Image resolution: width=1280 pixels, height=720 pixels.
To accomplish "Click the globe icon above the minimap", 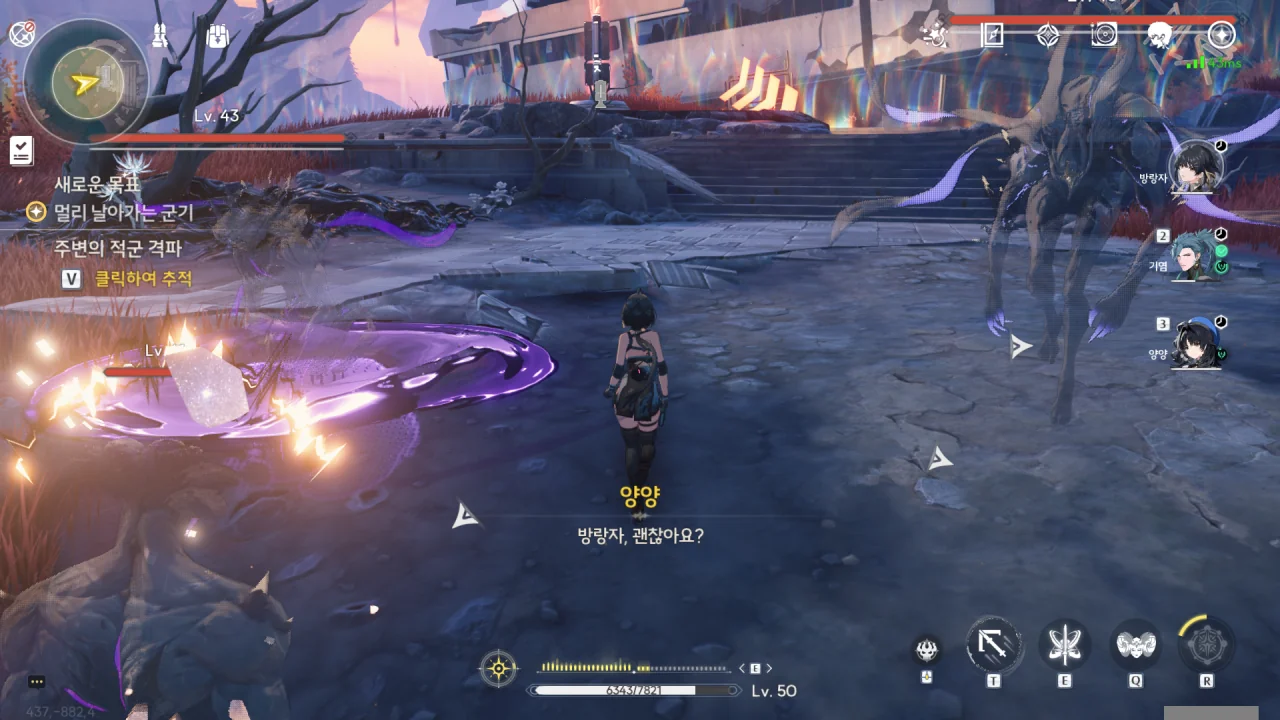I will point(22,34).
